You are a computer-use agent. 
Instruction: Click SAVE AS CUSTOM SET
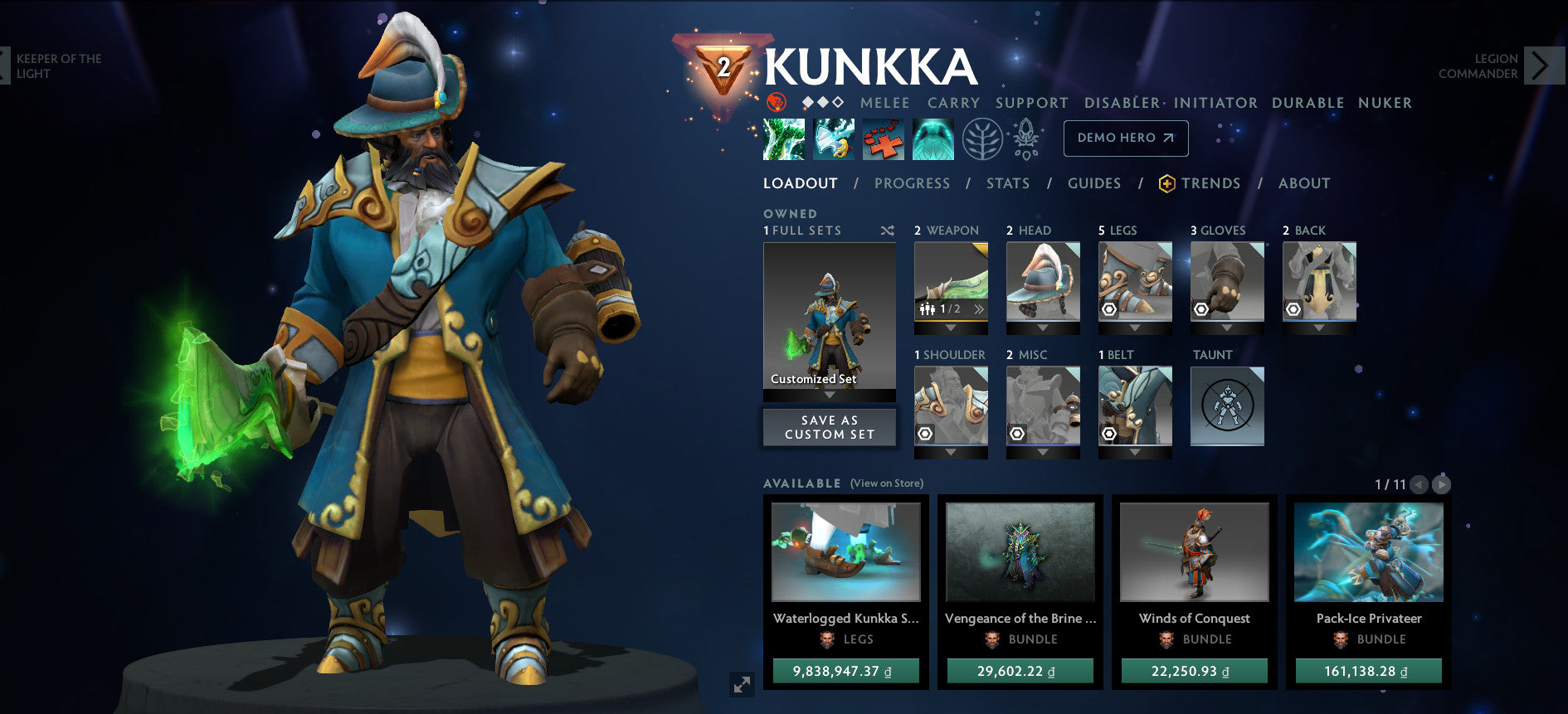click(x=829, y=427)
